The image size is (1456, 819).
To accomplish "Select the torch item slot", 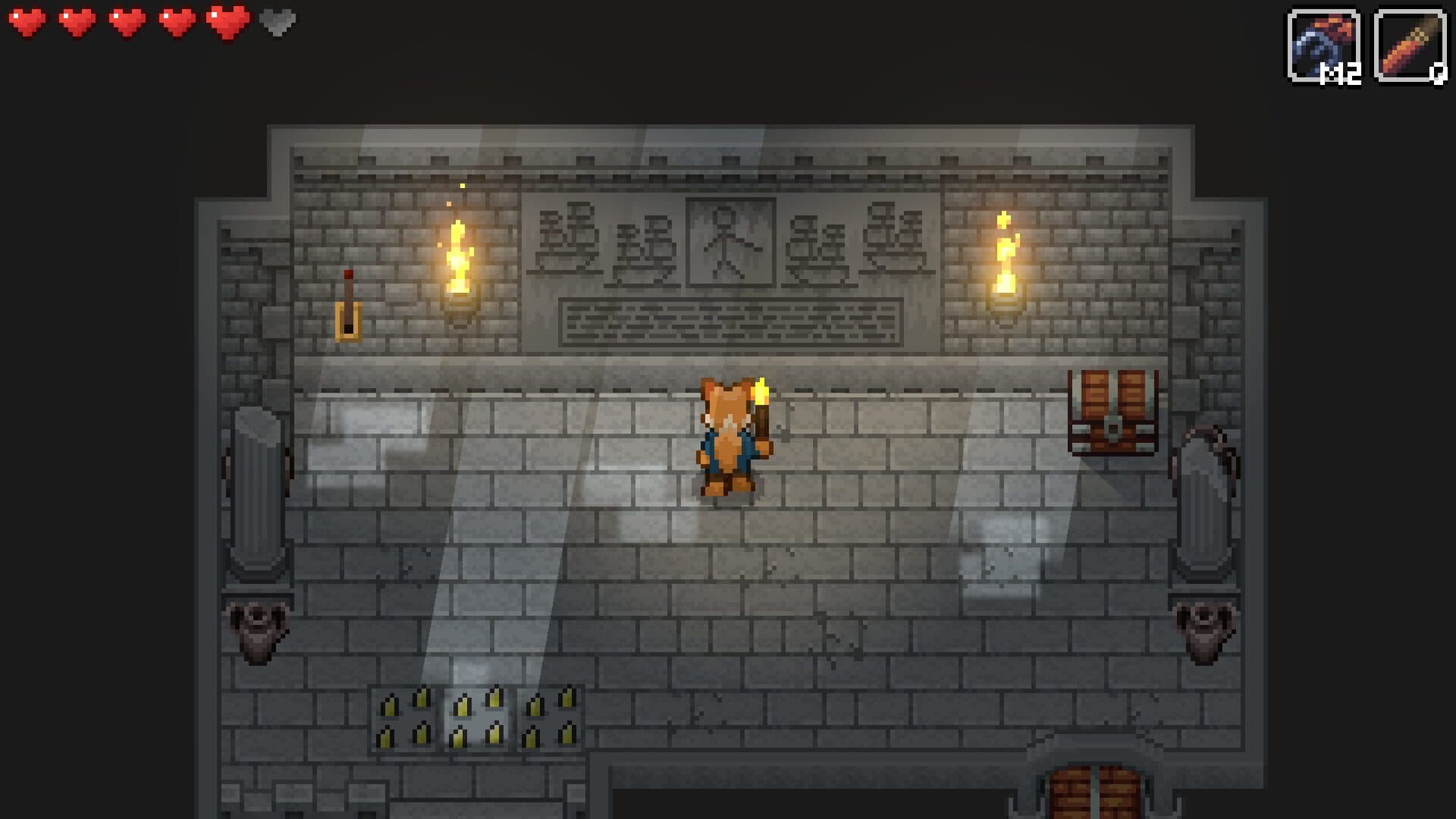I will click(x=1409, y=45).
